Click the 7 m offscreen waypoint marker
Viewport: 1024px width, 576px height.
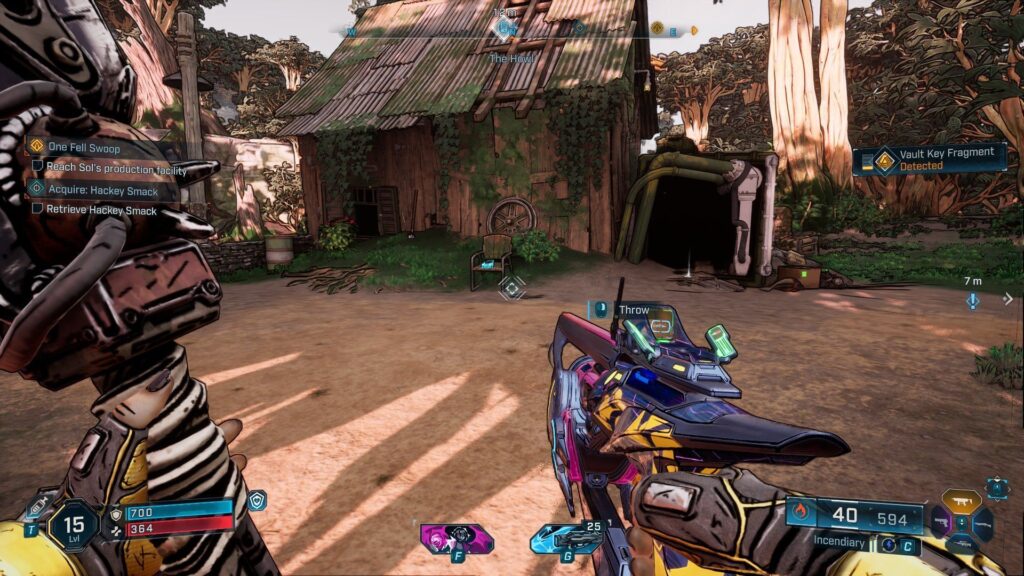point(973,300)
